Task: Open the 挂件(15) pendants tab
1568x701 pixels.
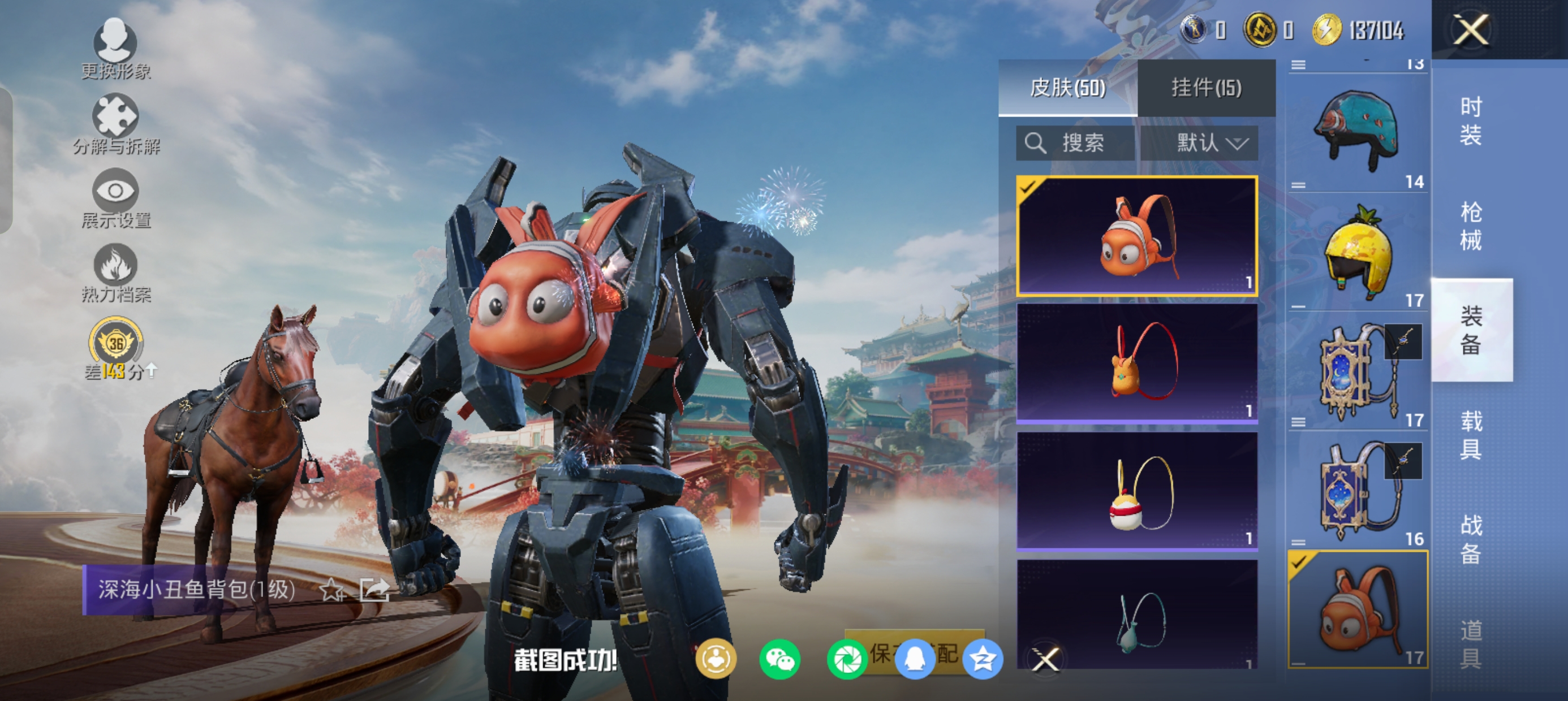Action: click(1207, 88)
